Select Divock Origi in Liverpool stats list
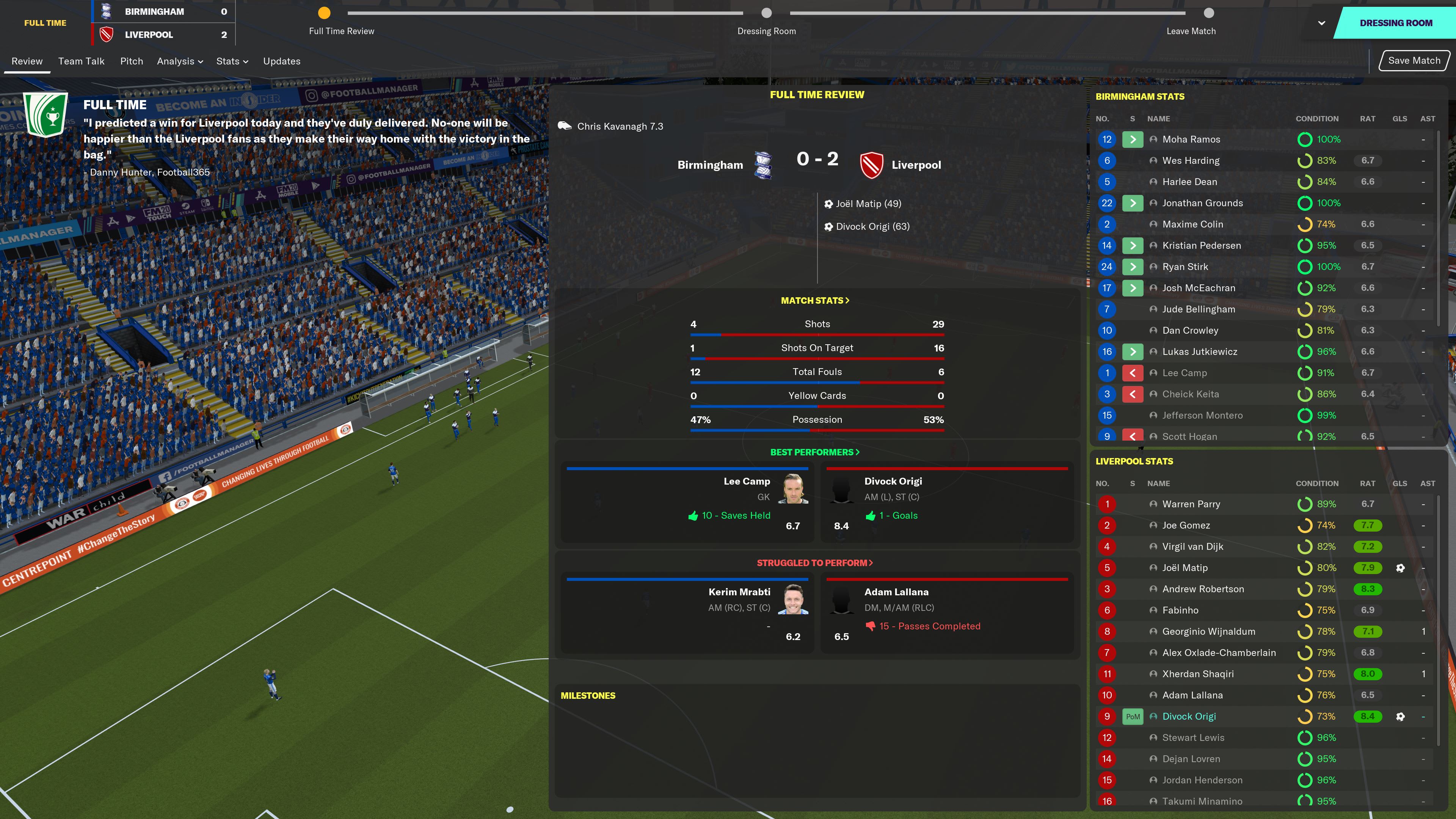Viewport: 1456px width, 819px height. click(x=1189, y=717)
